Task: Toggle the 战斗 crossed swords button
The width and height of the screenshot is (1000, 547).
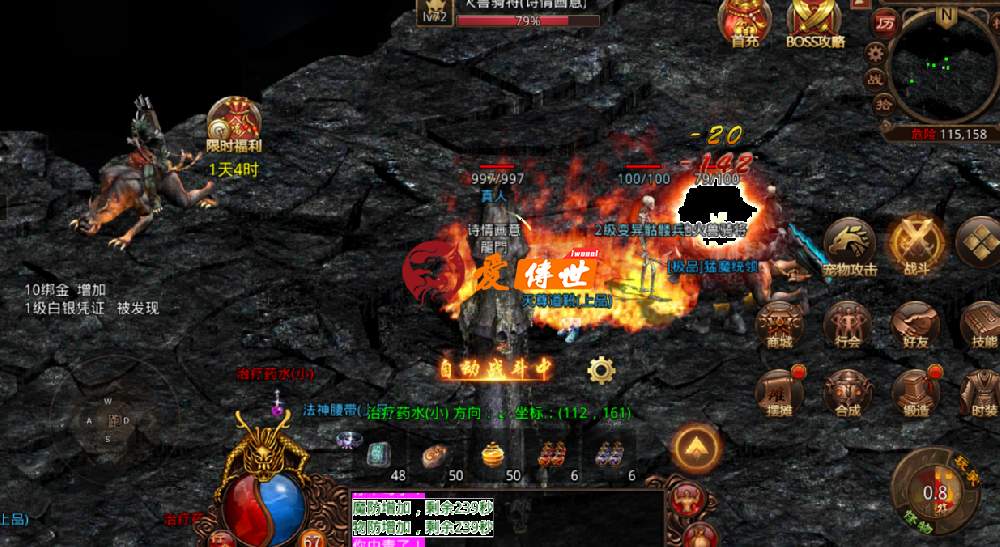Action: pos(912,244)
